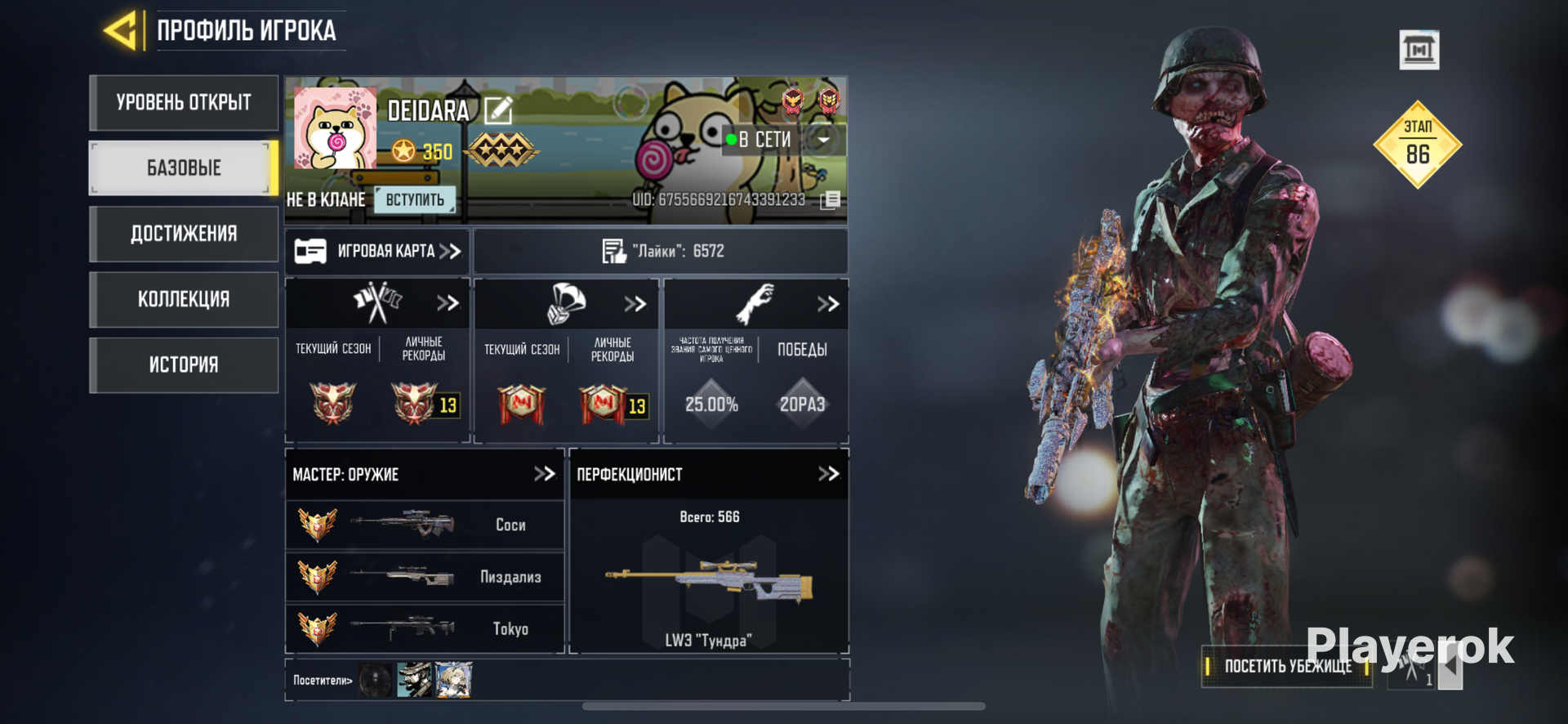Viewport: 1568px width, 724px height.
Task: Open the УРОВЕНЬ ОТКРЫТ tab
Action: [184, 103]
